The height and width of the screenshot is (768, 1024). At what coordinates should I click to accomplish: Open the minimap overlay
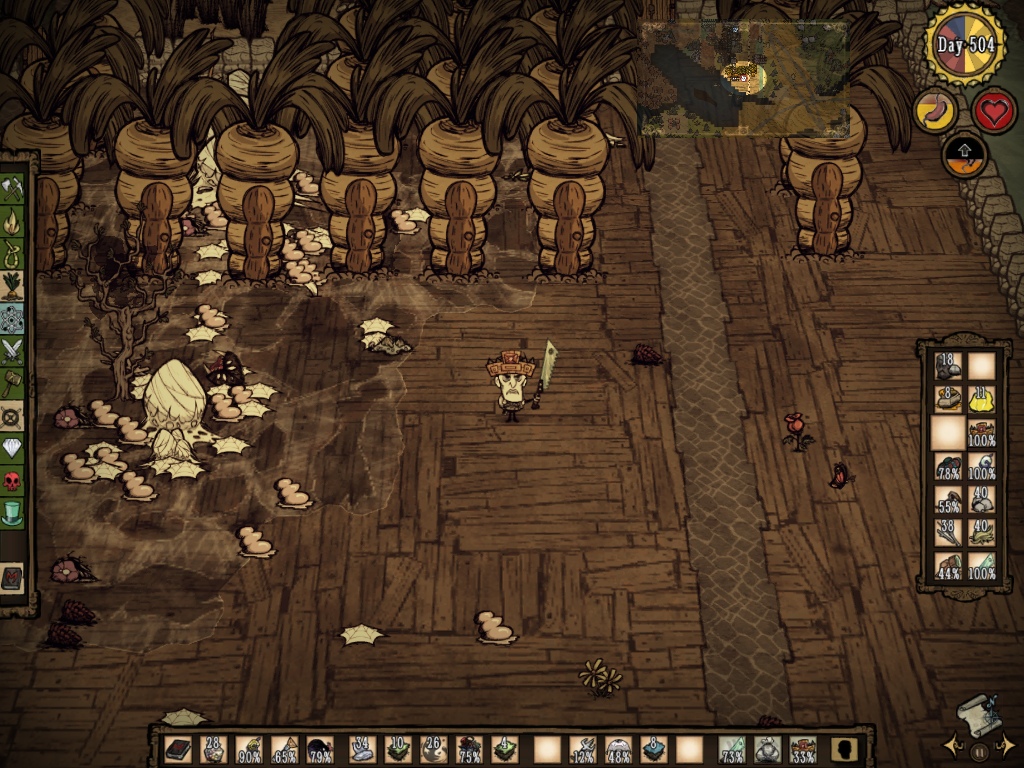pos(743,78)
